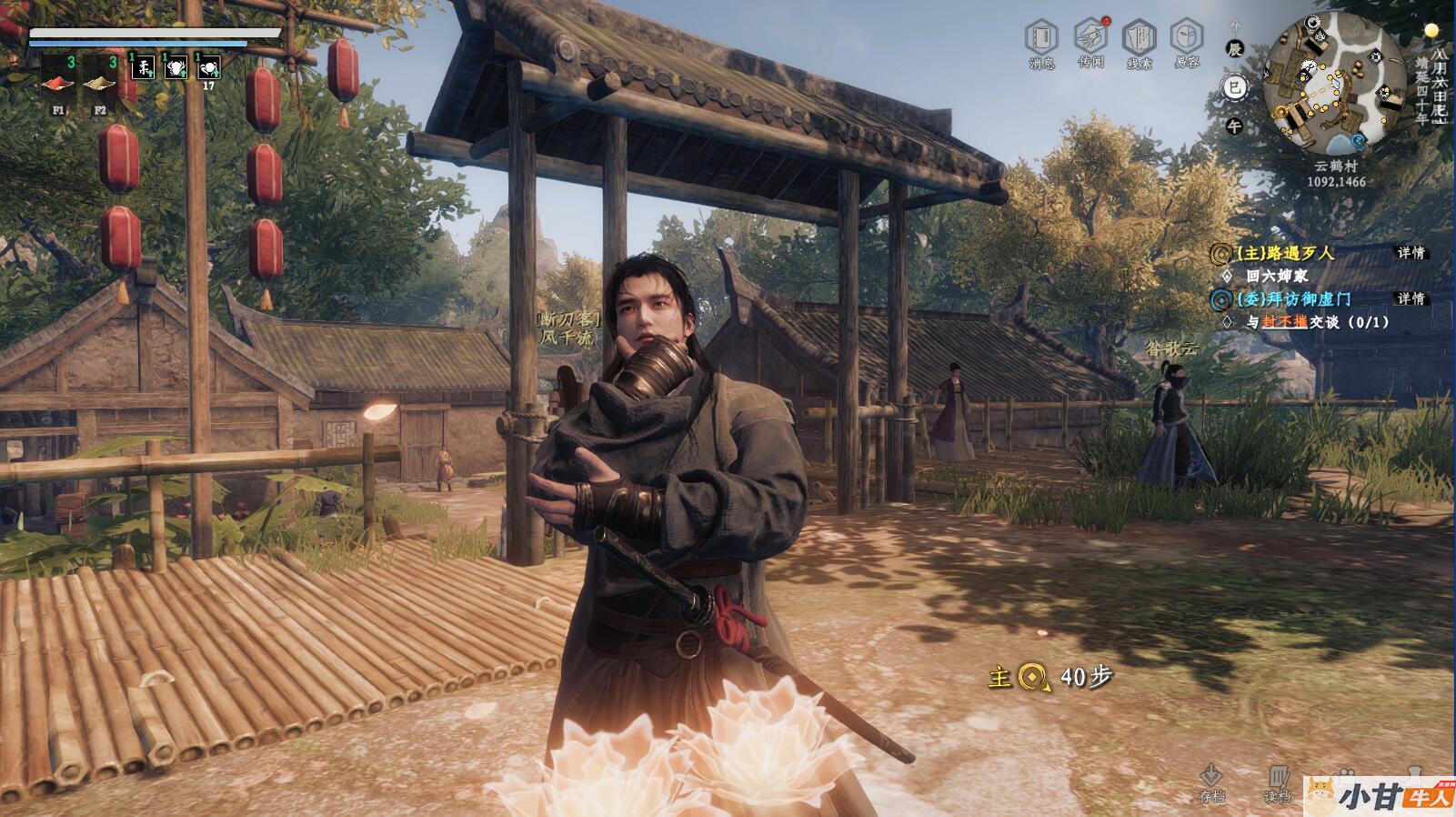The height and width of the screenshot is (817, 1456).
Task: Save the game with the 存档 button
Action: [x=1211, y=782]
